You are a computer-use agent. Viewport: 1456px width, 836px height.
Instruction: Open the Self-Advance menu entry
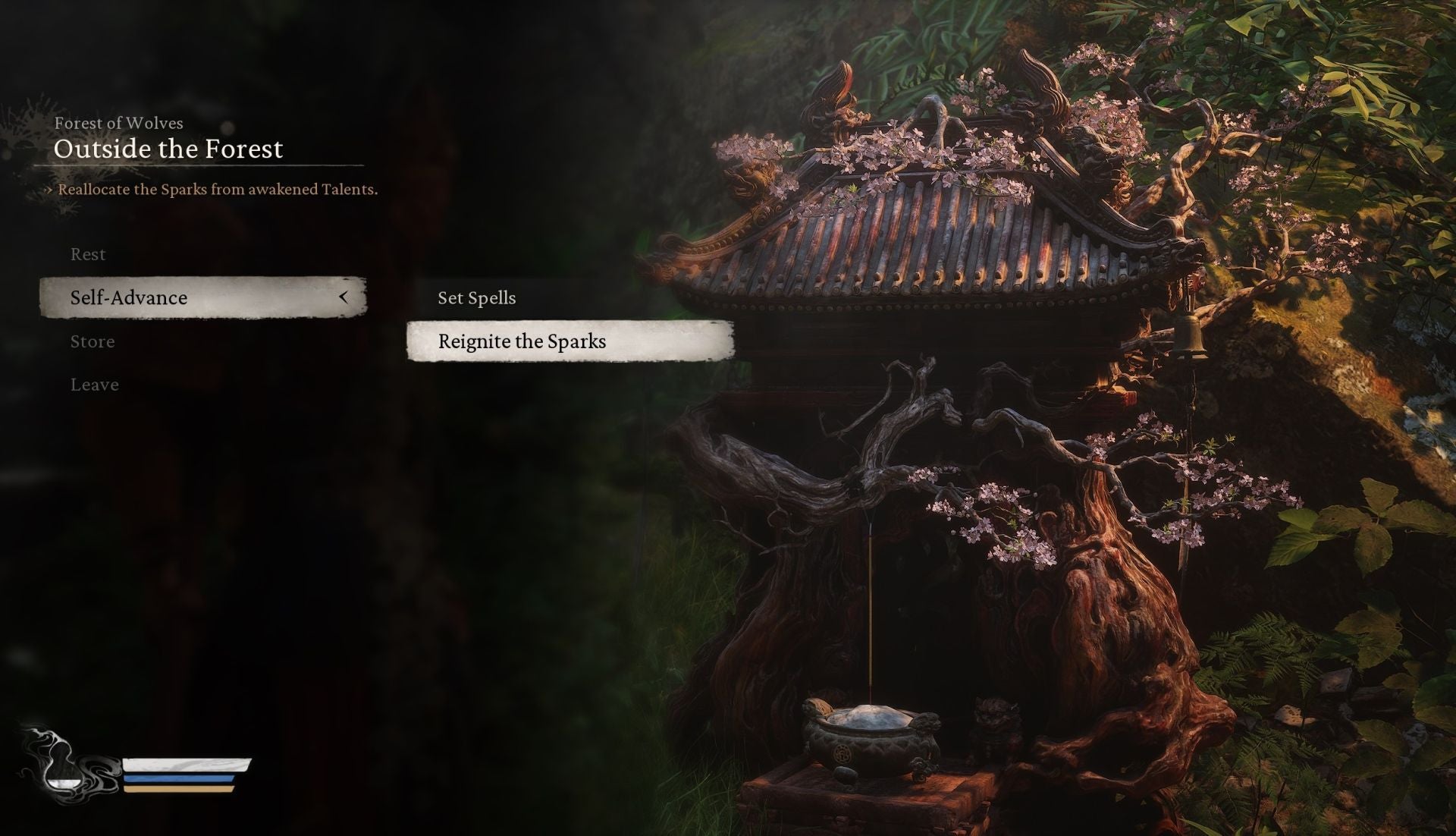tap(127, 297)
